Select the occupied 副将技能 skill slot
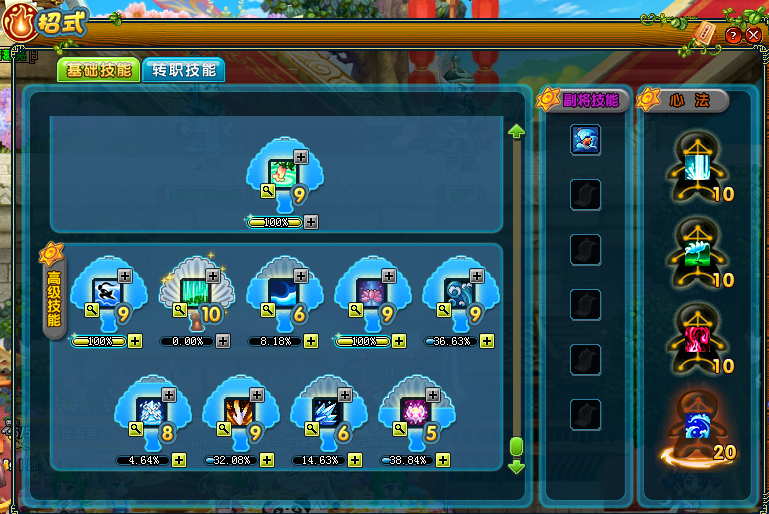Screen dimensions: 769x514 (585, 140)
